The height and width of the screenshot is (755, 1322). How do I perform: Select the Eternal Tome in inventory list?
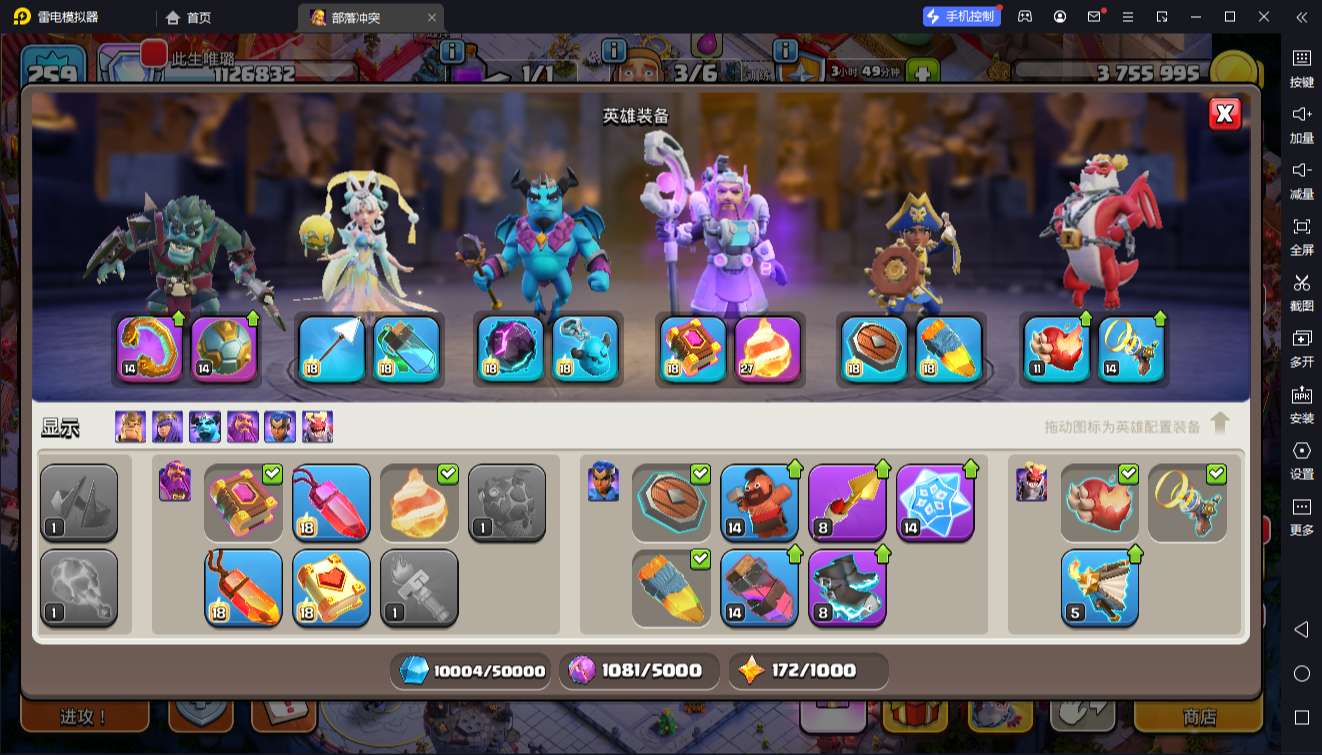point(243,502)
